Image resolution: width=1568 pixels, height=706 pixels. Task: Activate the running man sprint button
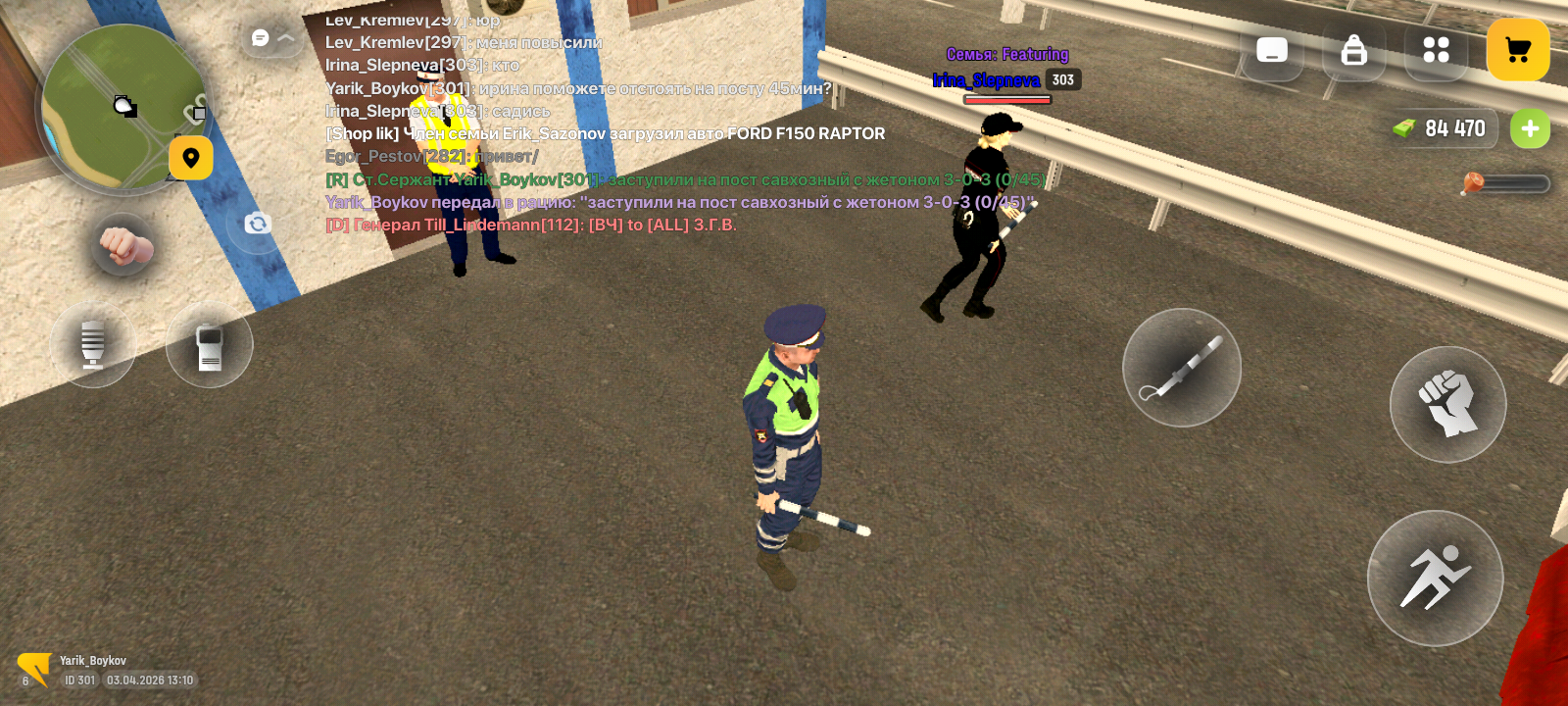[1435, 578]
